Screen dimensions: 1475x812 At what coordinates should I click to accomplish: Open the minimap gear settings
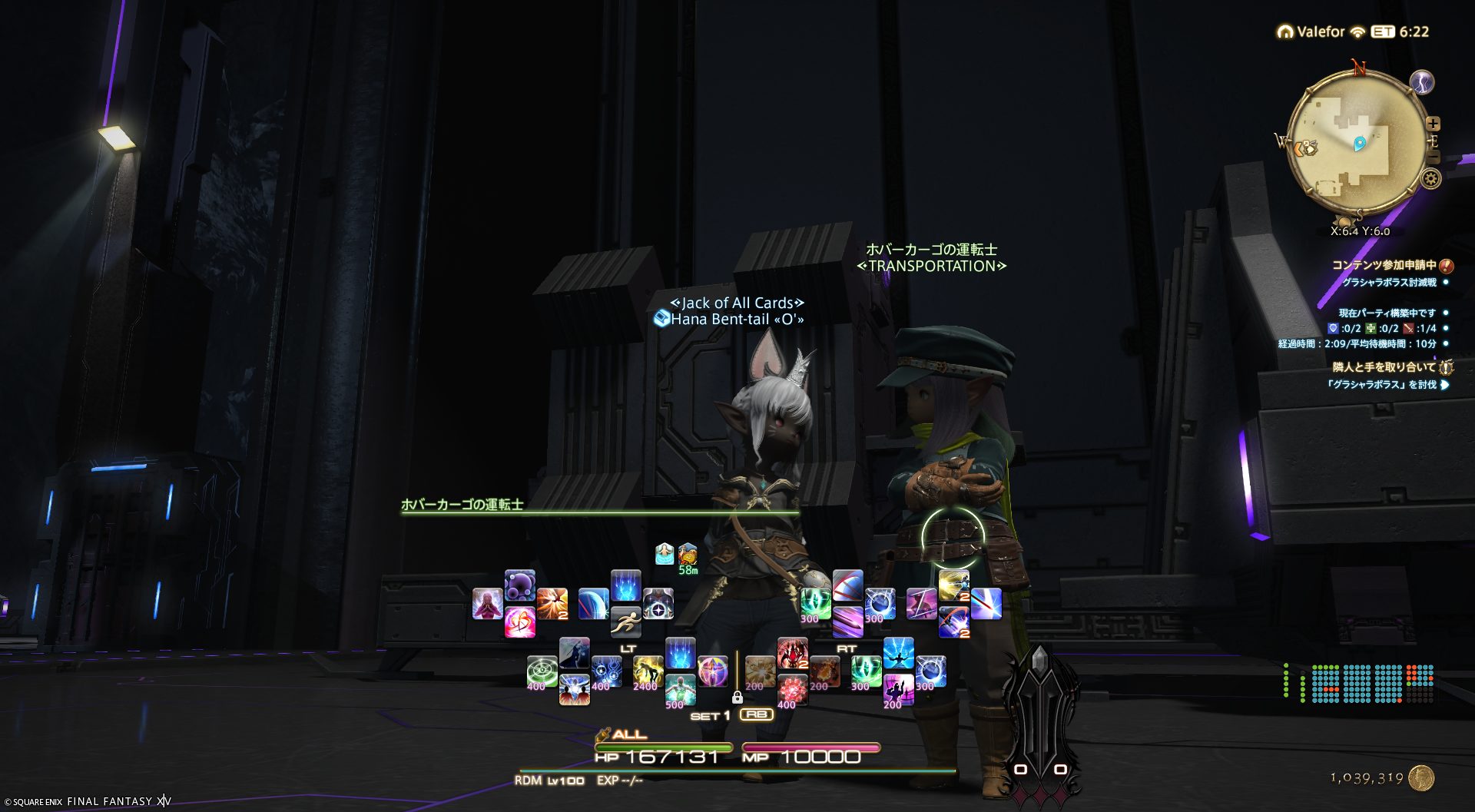(x=1430, y=179)
